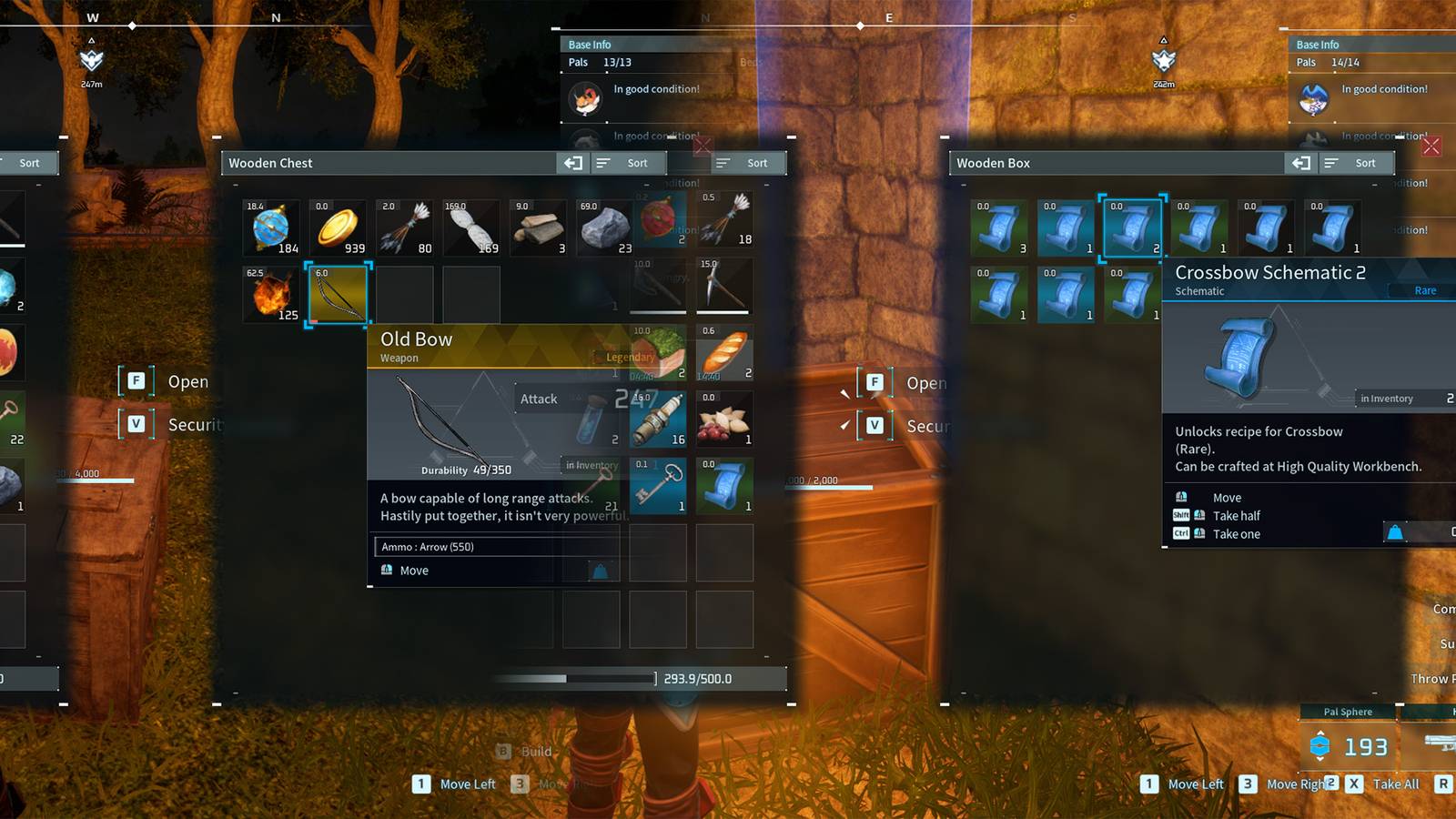Click the back arrow on the Wooden Chest panel

point(574,163)
